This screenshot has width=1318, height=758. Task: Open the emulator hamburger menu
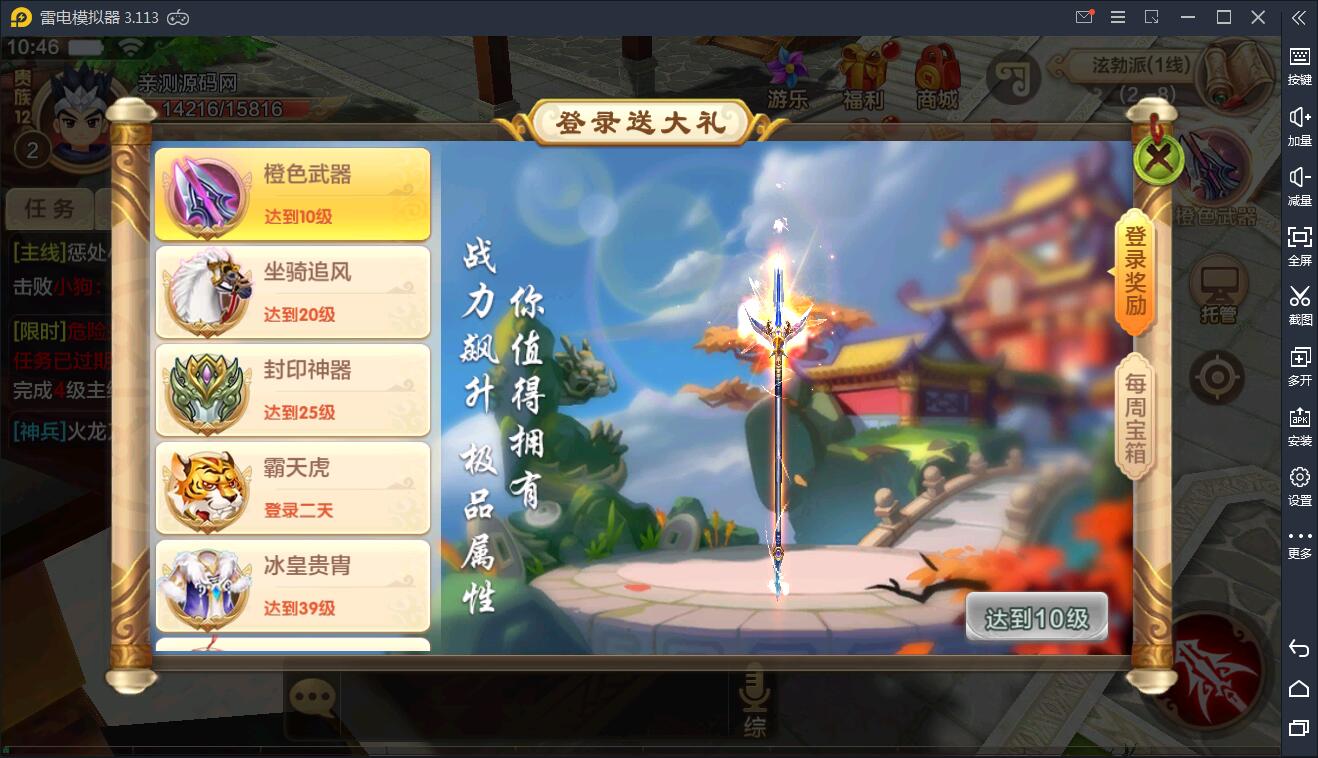pos(1118,17)
